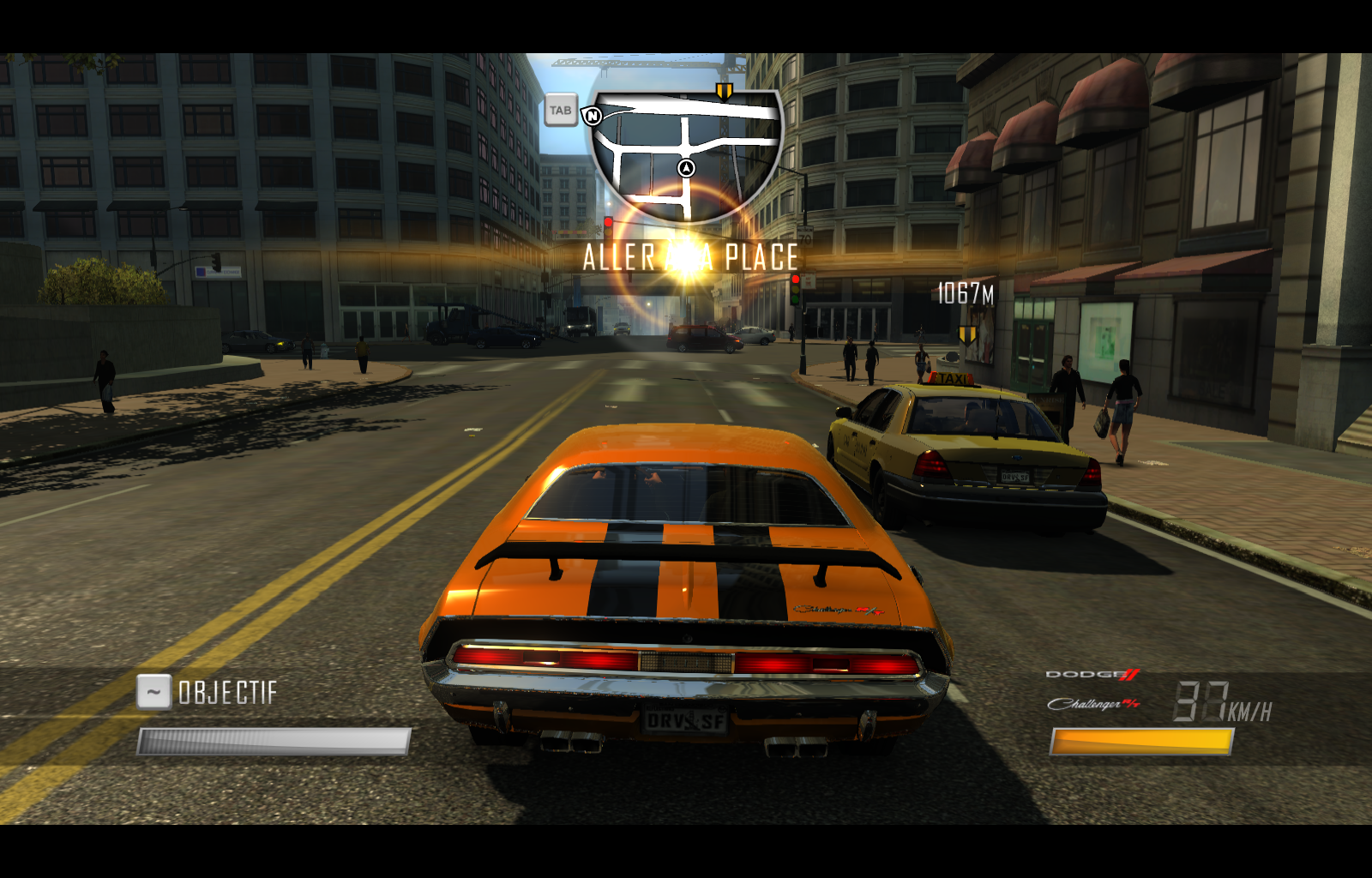The width and height of the screenshot is (1372, 878).
Task: Click the tilde key prompt beside OBJECTIF
Action: pyautogui.click(x=154, y=690)
